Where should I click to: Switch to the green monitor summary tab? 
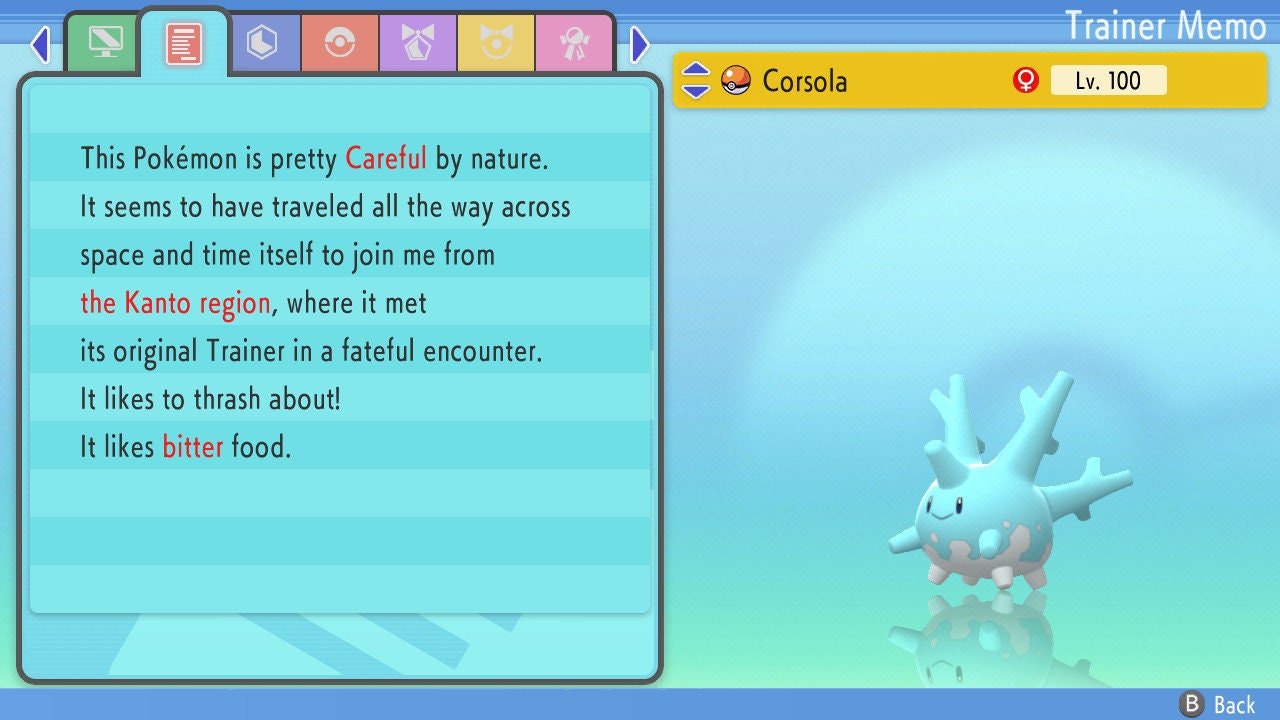click(105, 43)
